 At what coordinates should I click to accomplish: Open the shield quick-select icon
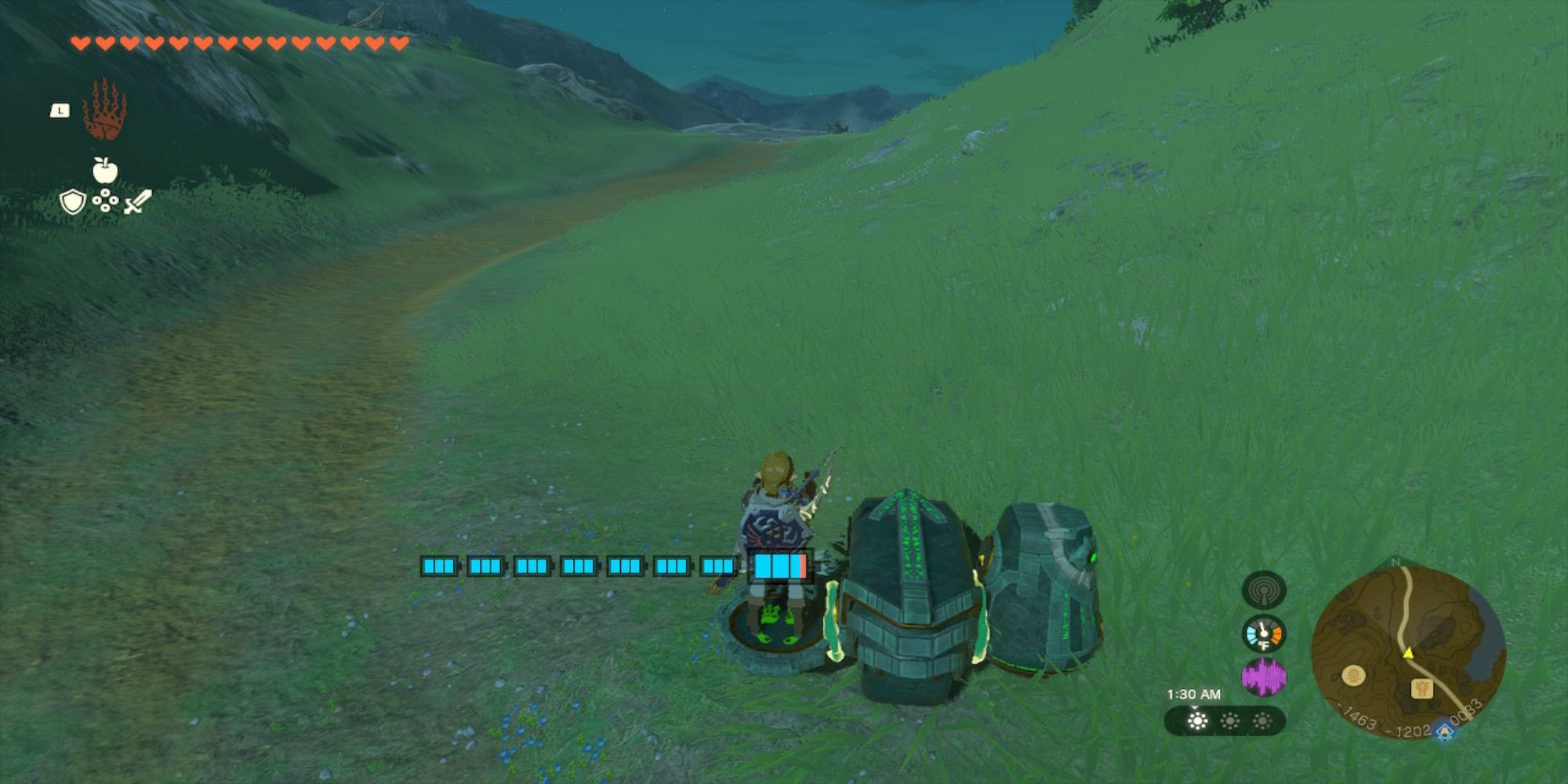73,202
